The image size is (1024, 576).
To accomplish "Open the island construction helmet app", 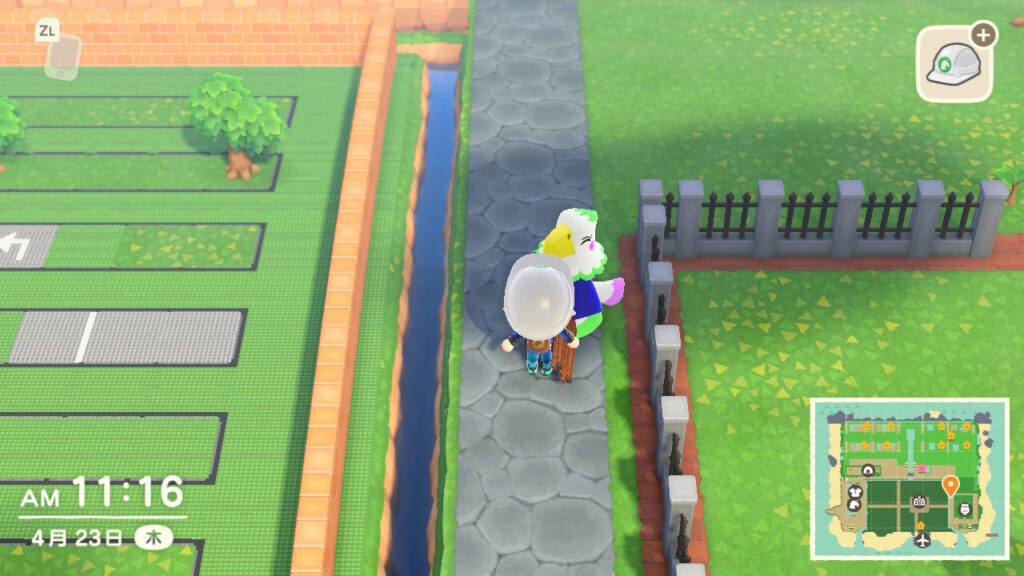I will (954, 64).
